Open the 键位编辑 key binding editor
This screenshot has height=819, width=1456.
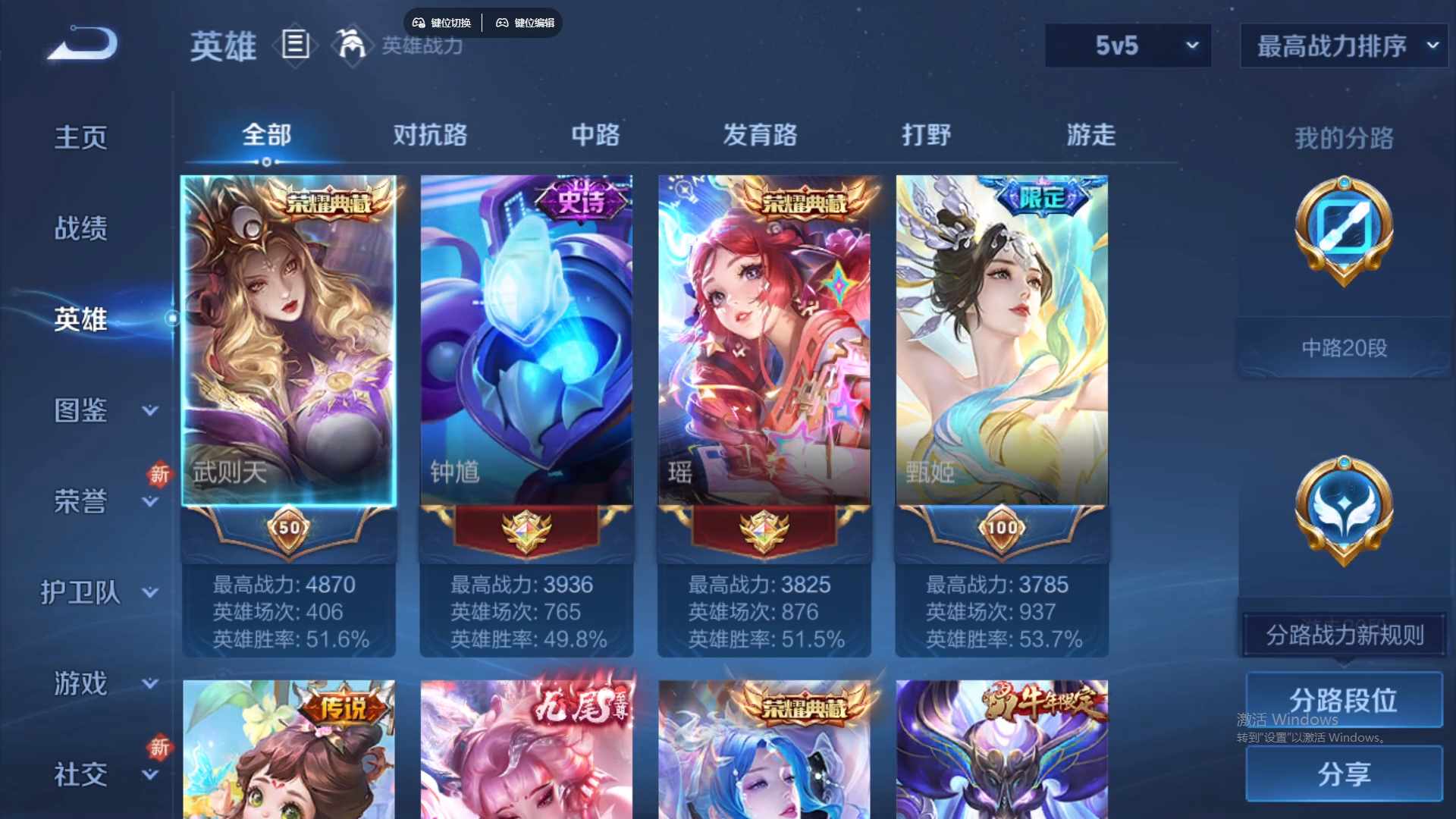click(x=526, y=23)
